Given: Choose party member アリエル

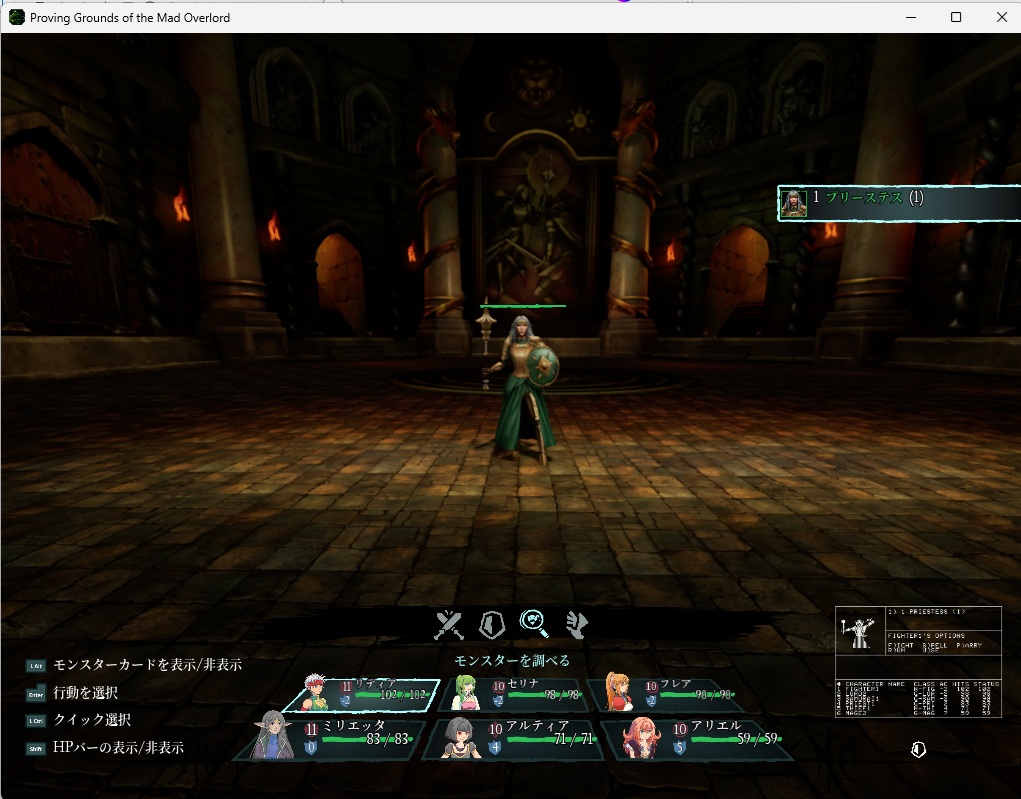Looking at the screenshot, I should (x=698, y=739).
